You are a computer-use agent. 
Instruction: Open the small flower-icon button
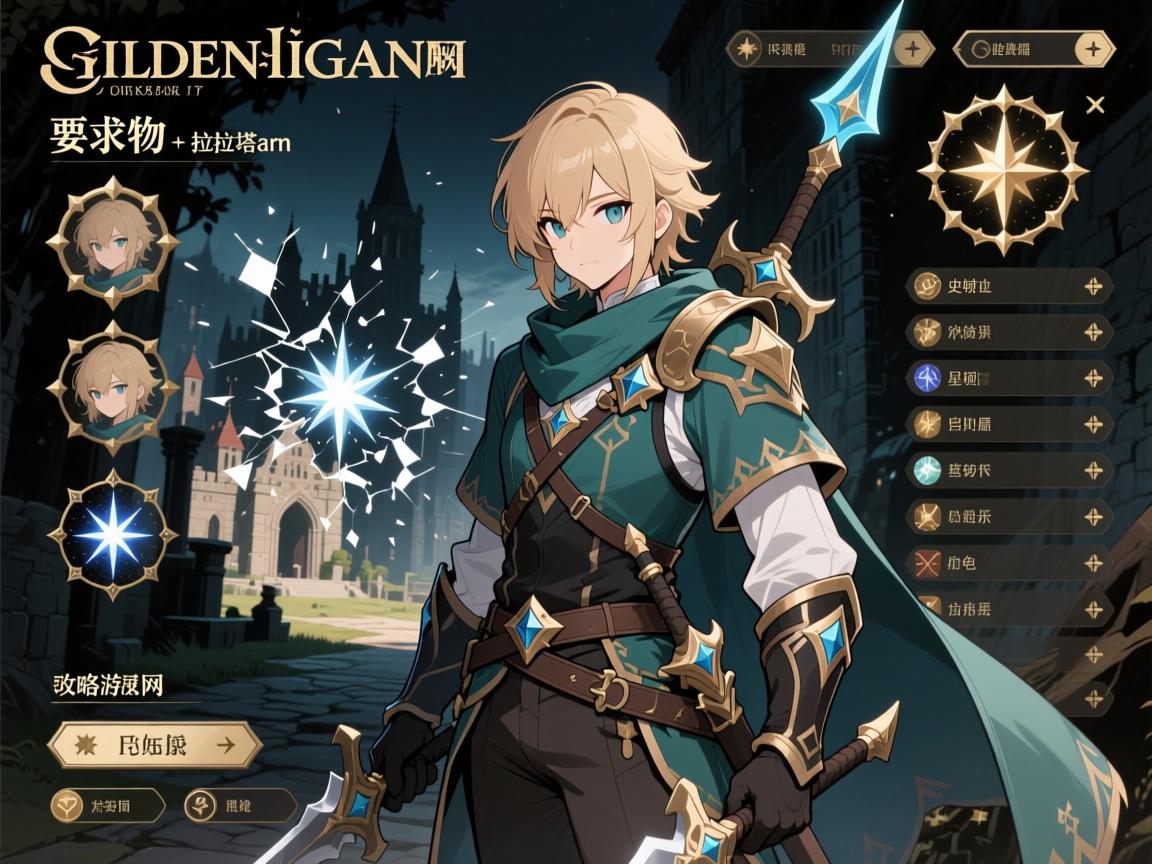[241, 803]
